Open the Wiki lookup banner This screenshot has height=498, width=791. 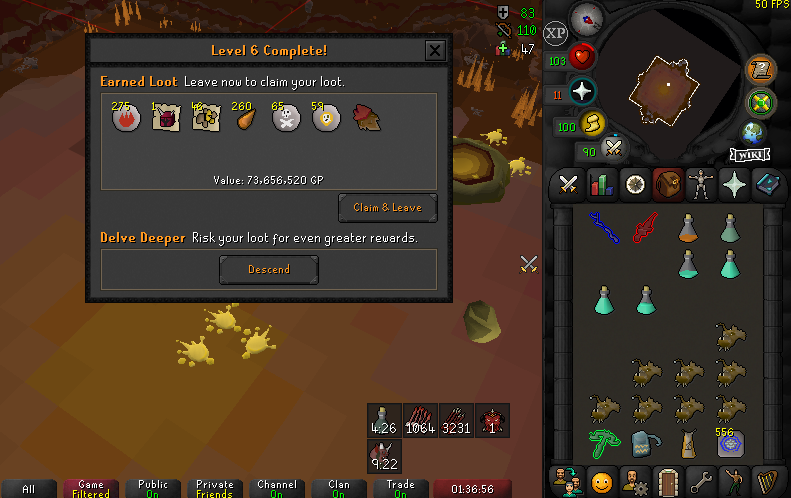(749, 155)
